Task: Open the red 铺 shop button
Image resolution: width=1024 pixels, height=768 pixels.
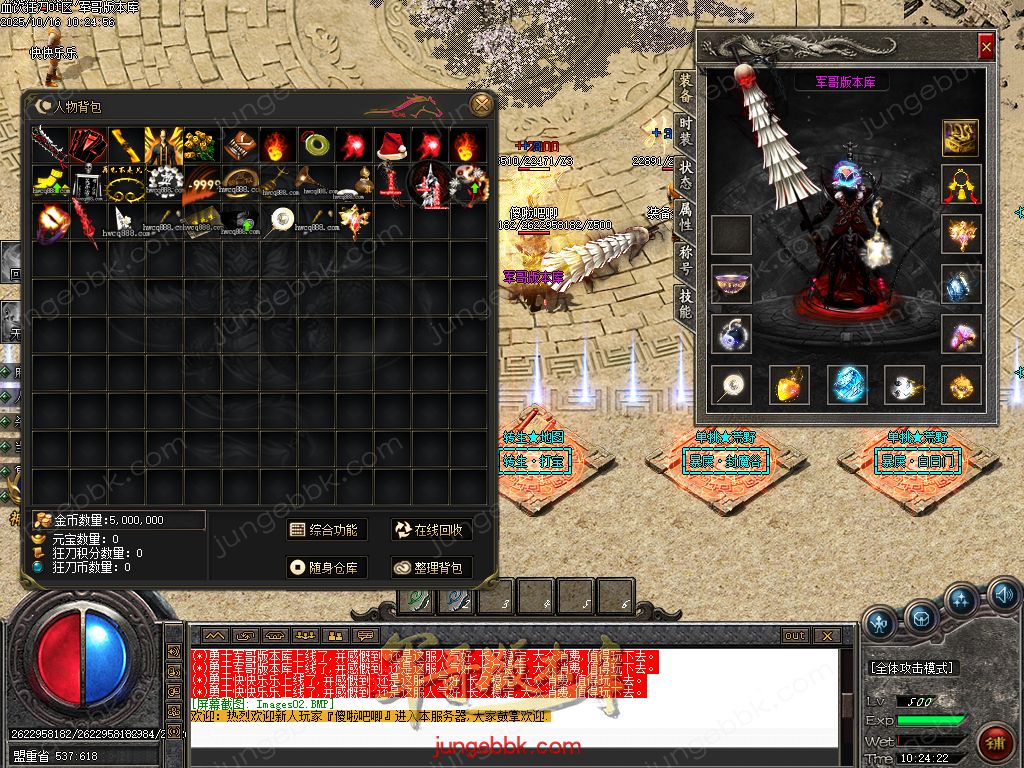Action: [996, 742]
